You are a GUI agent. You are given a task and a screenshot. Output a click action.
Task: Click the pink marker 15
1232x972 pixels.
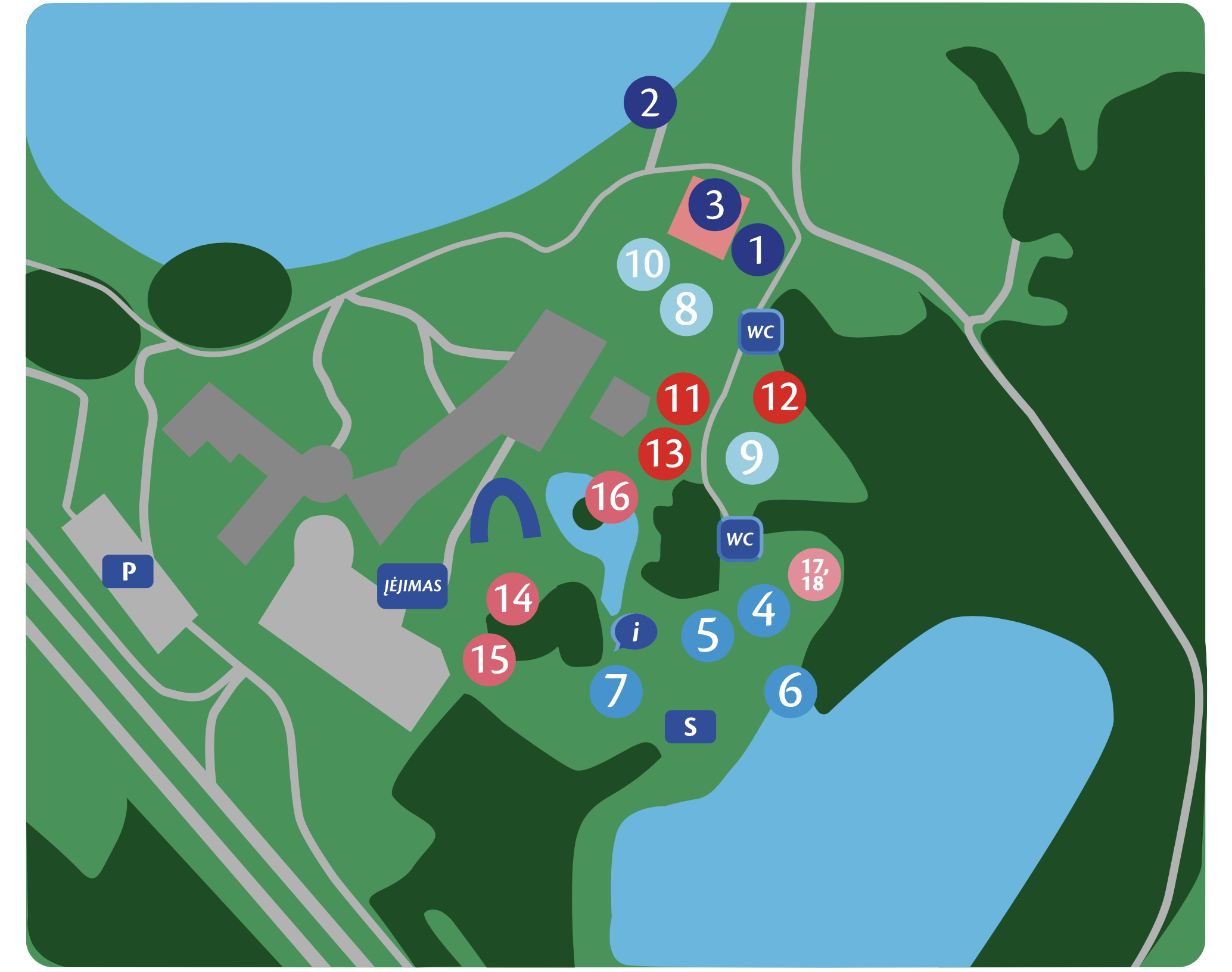click(489, 659)
